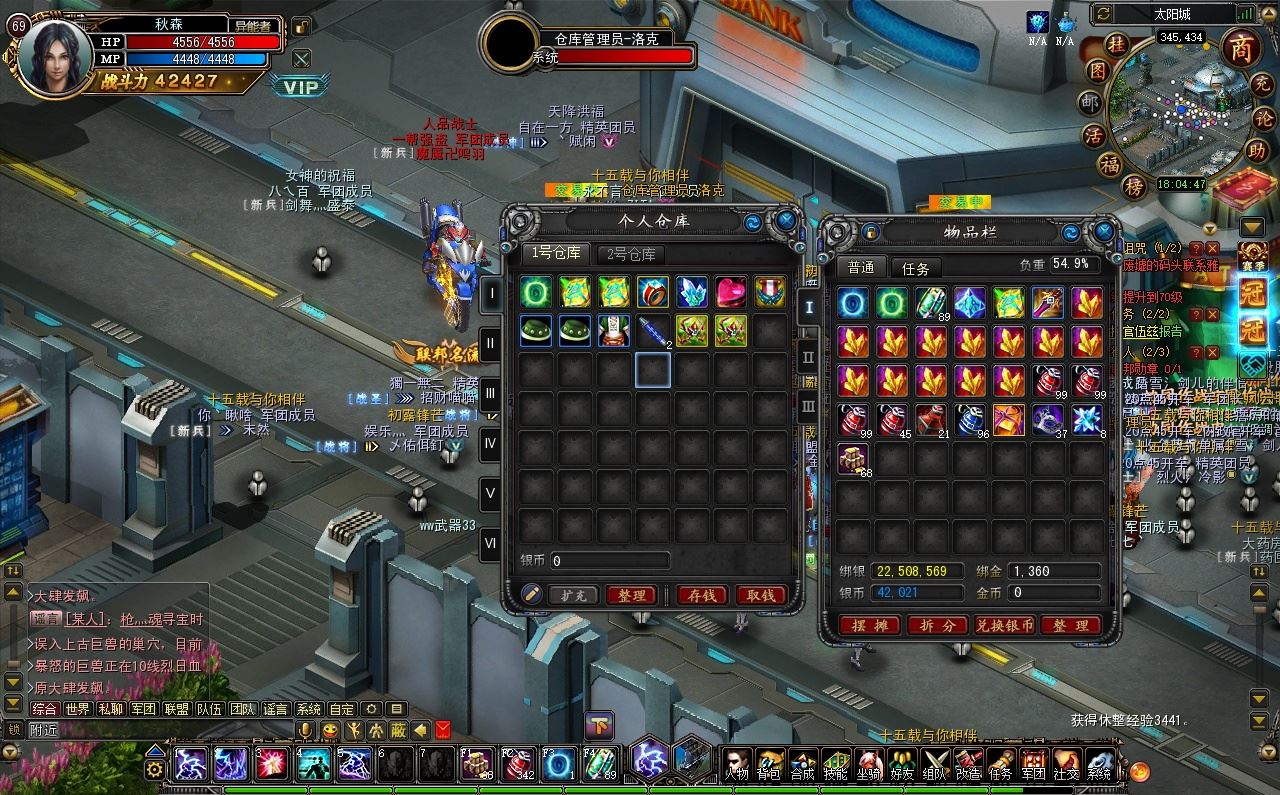Viewport: 1280px width, 795px height.
Task: Switch chat to the 世界 world channel
Action: click(77, 709)
